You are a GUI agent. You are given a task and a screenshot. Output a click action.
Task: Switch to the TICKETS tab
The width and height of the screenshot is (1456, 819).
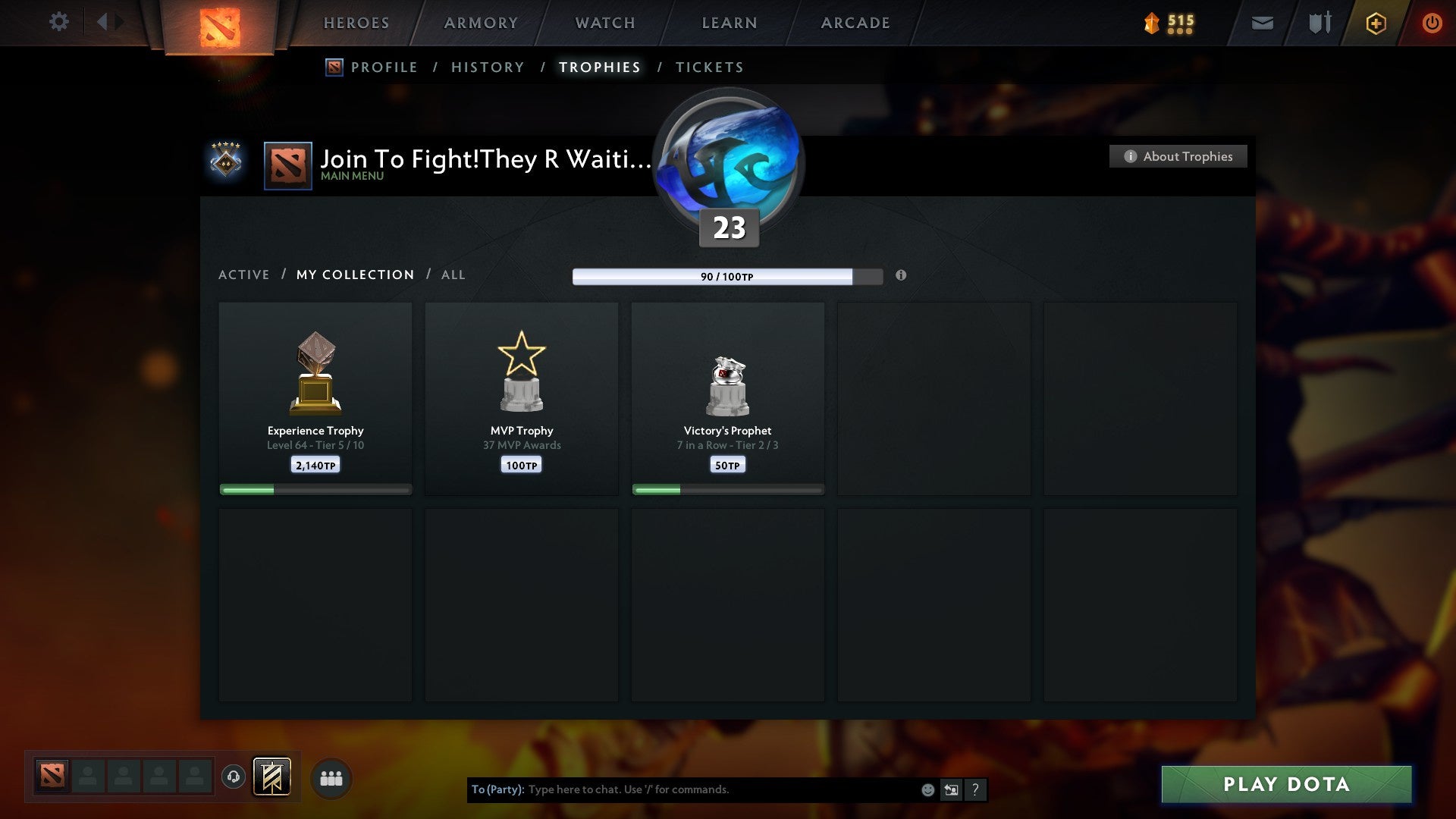tap(709, 67)
